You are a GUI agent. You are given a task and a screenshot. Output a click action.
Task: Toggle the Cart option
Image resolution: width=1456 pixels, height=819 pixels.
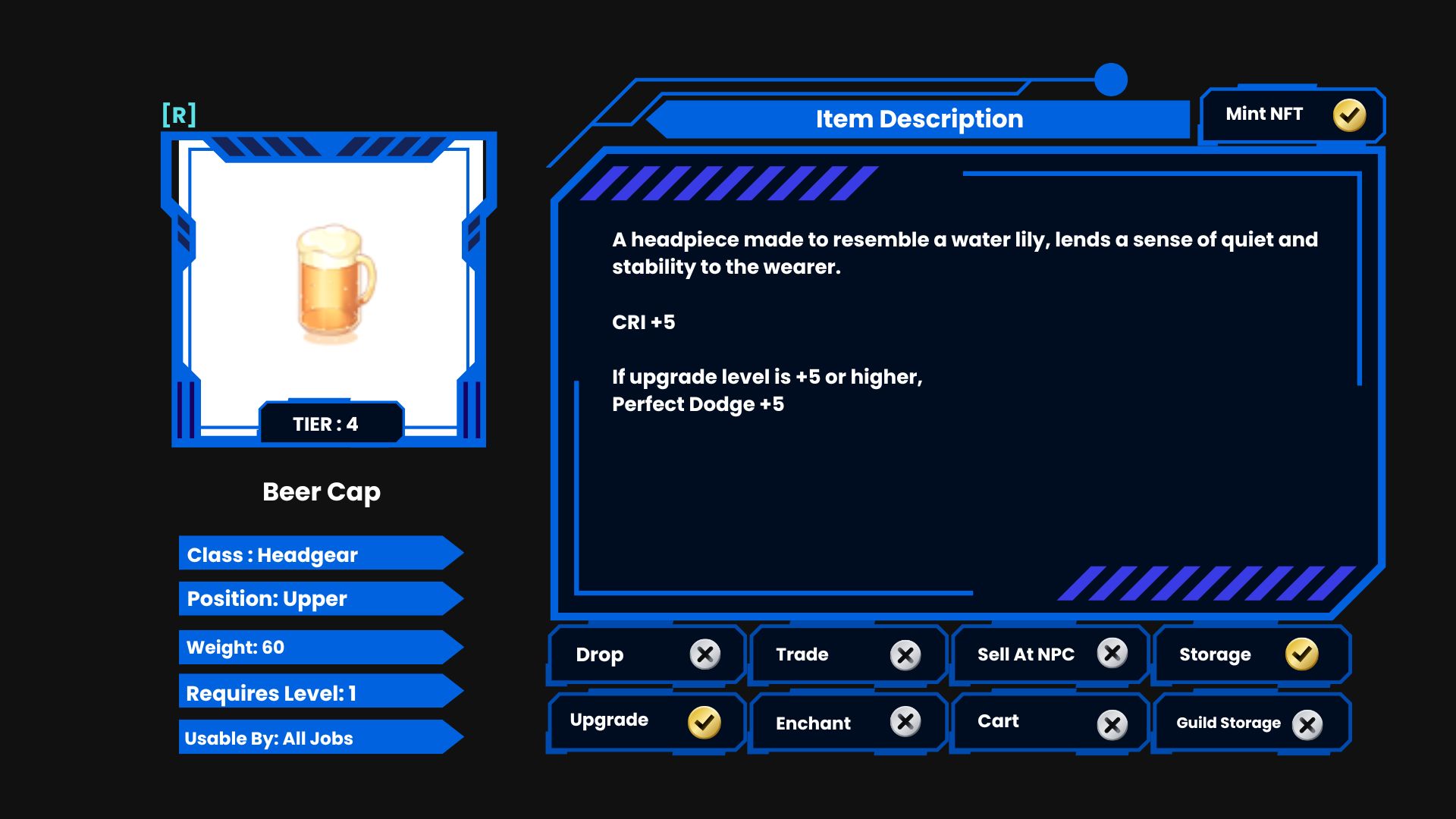point(1112,725)
